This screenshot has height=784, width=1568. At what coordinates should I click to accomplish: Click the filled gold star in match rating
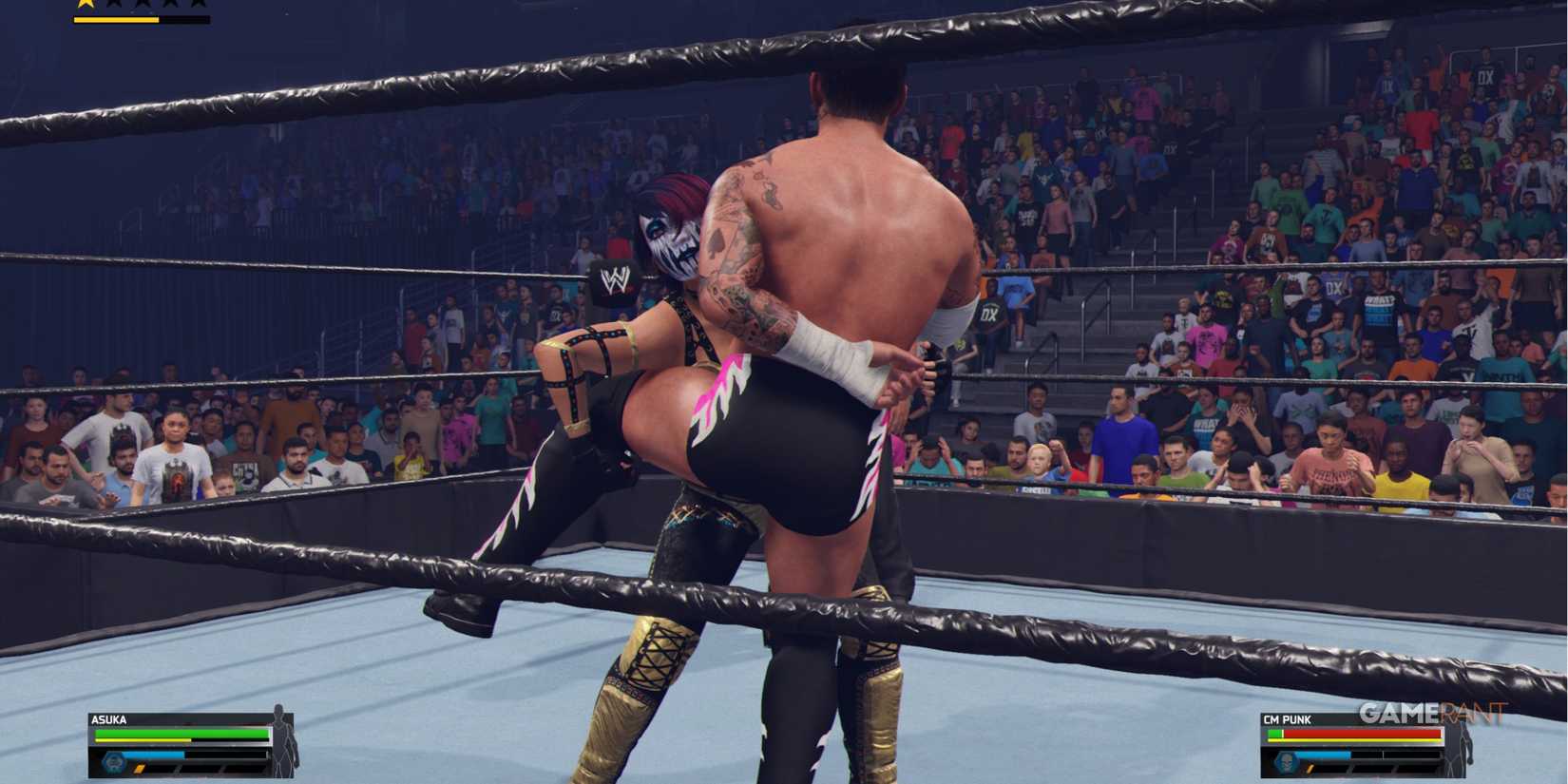[86, 6]
